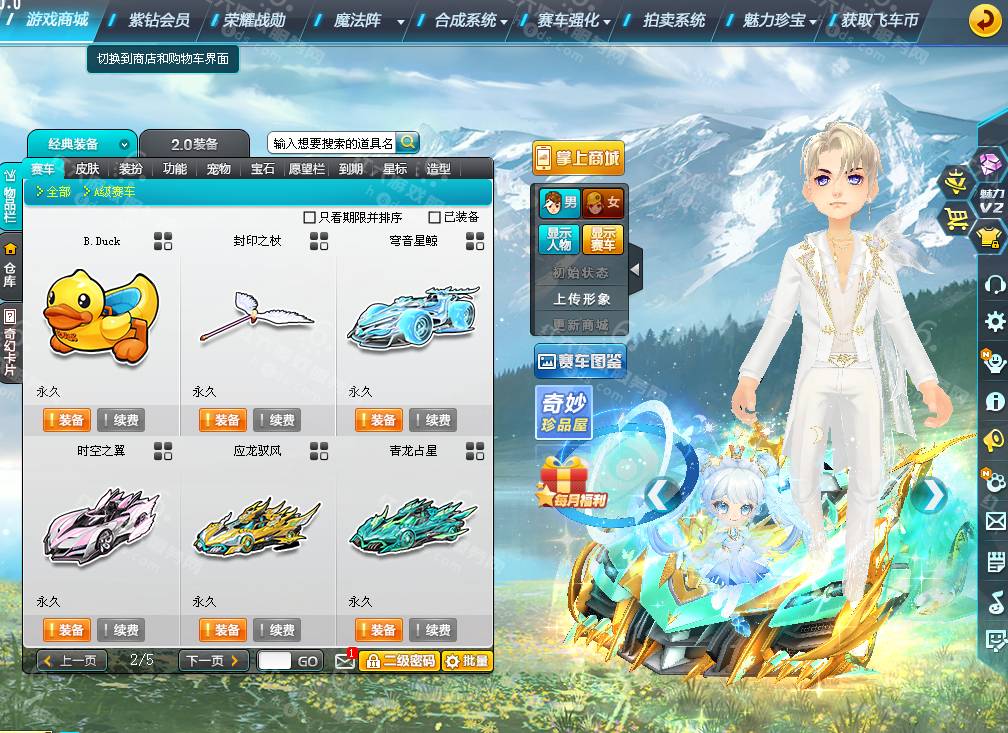
Task: Choose the 女 female gender button
Action: (x=602, y=204)
